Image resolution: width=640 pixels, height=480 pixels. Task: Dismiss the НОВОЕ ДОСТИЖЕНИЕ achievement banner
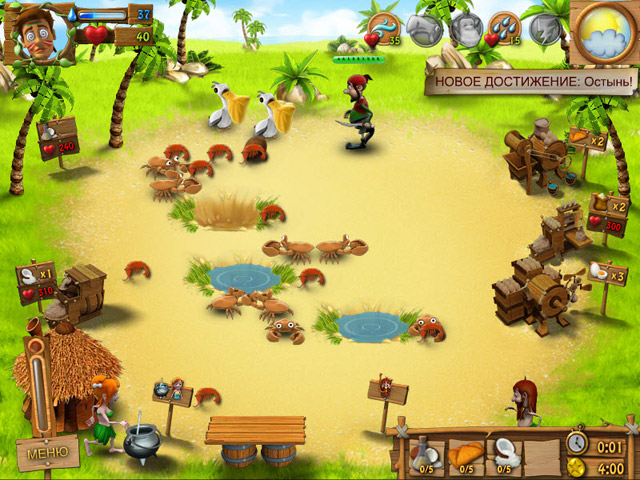pyautogui.click(x=530, y=80)
